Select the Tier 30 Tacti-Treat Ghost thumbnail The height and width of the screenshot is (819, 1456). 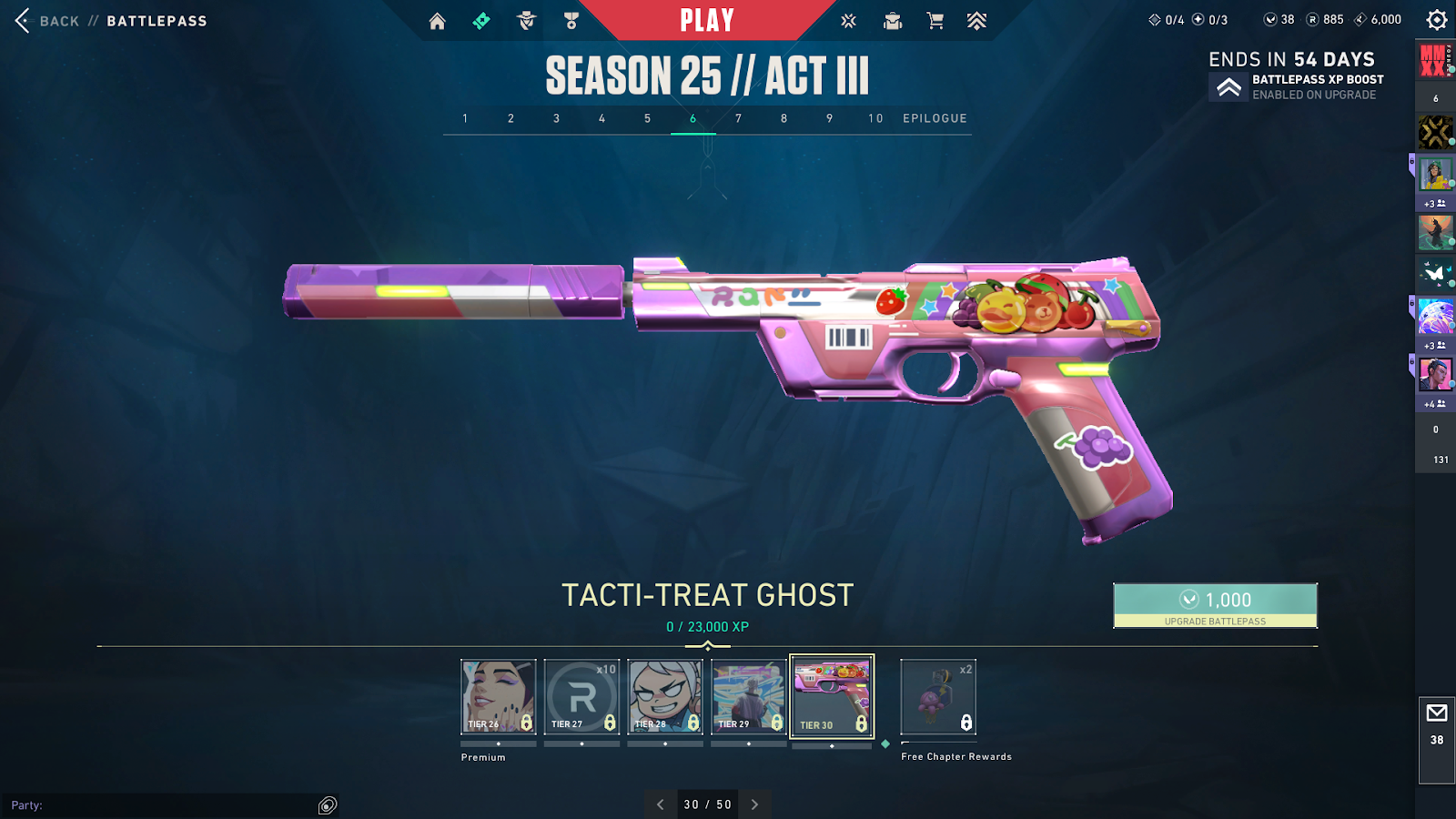point(832,696)
